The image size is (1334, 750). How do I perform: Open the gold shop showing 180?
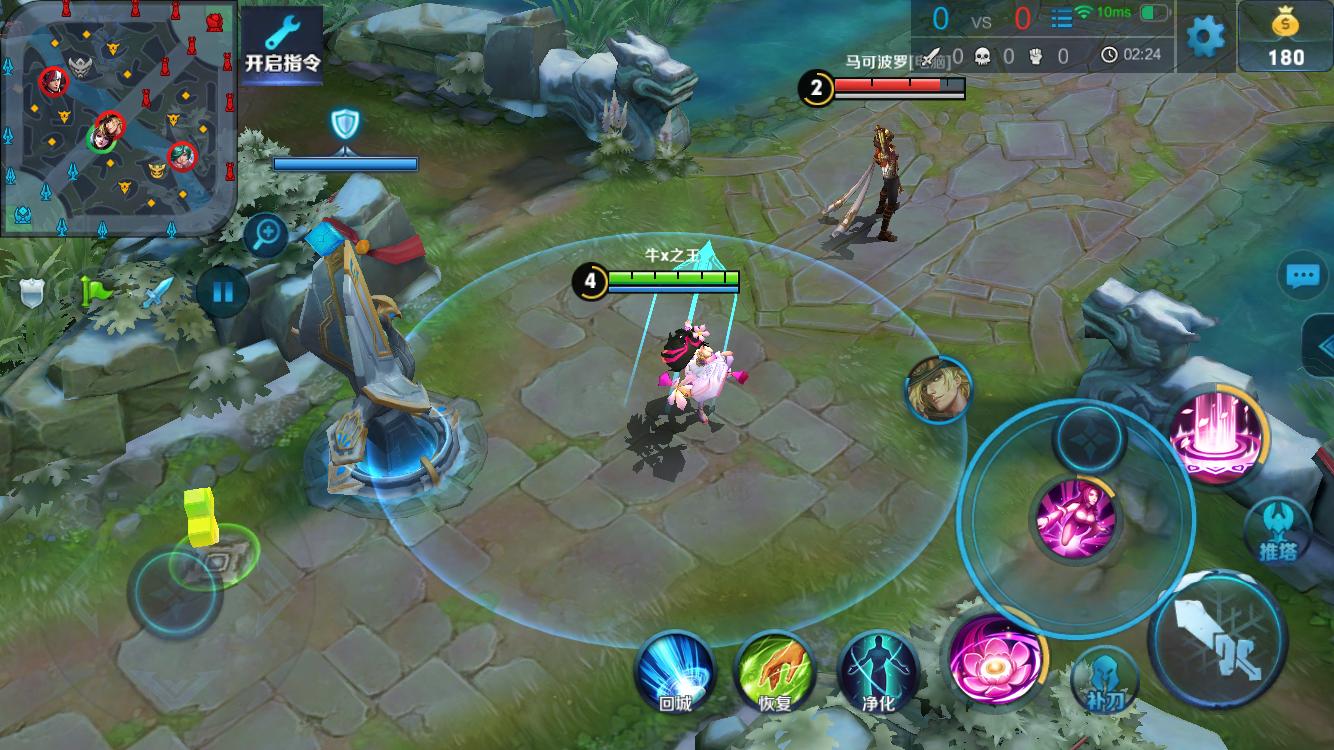(1285, 38)
